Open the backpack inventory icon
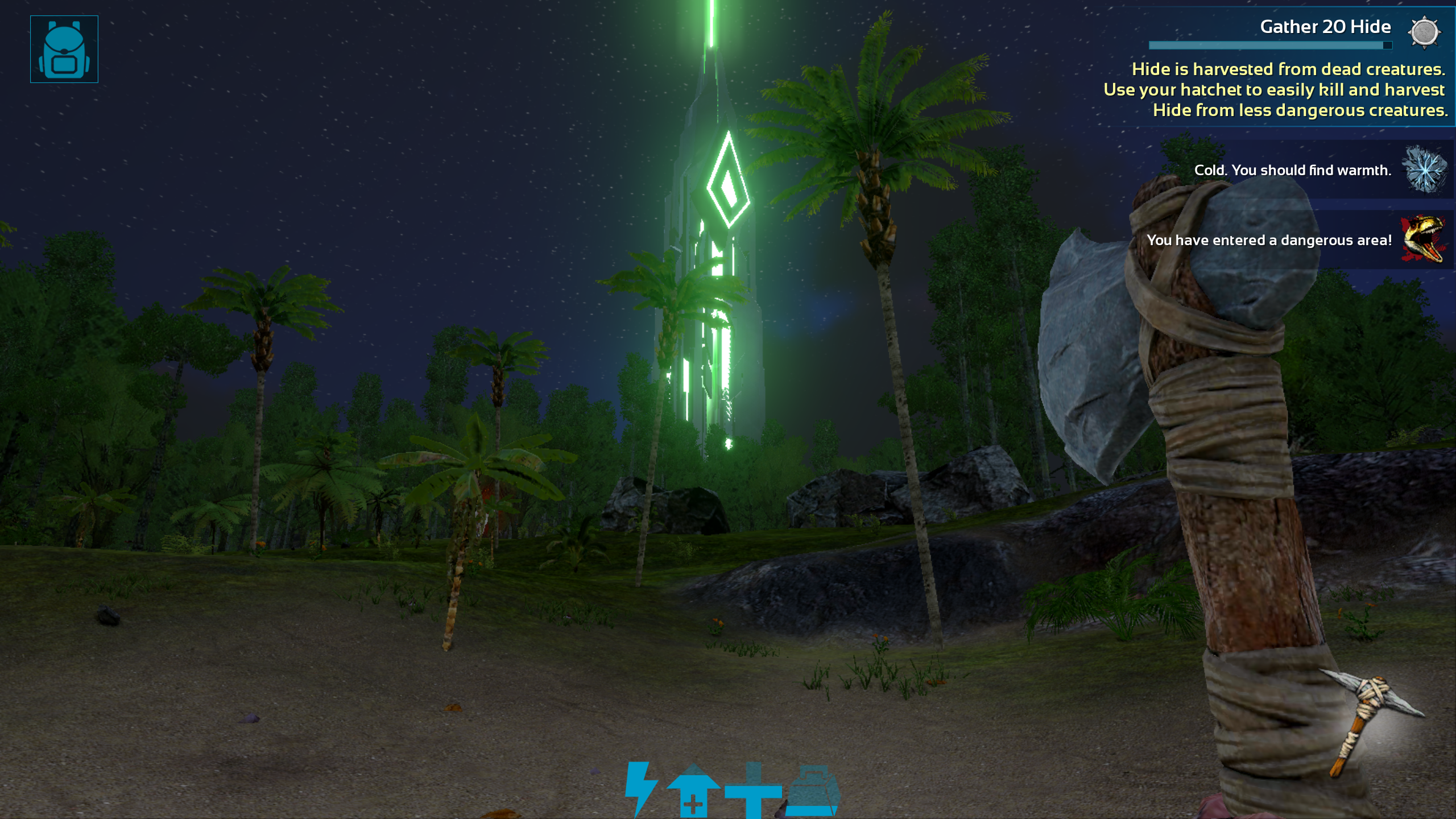 coord(64,49)
